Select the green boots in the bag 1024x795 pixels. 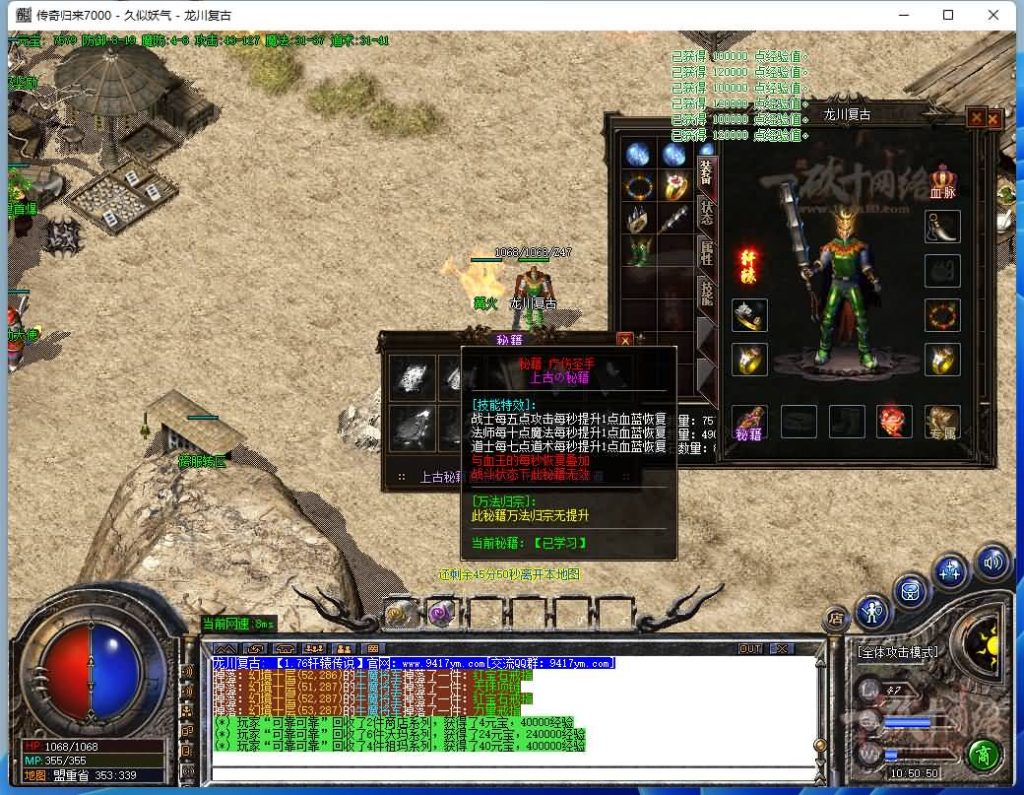(638, 250)
